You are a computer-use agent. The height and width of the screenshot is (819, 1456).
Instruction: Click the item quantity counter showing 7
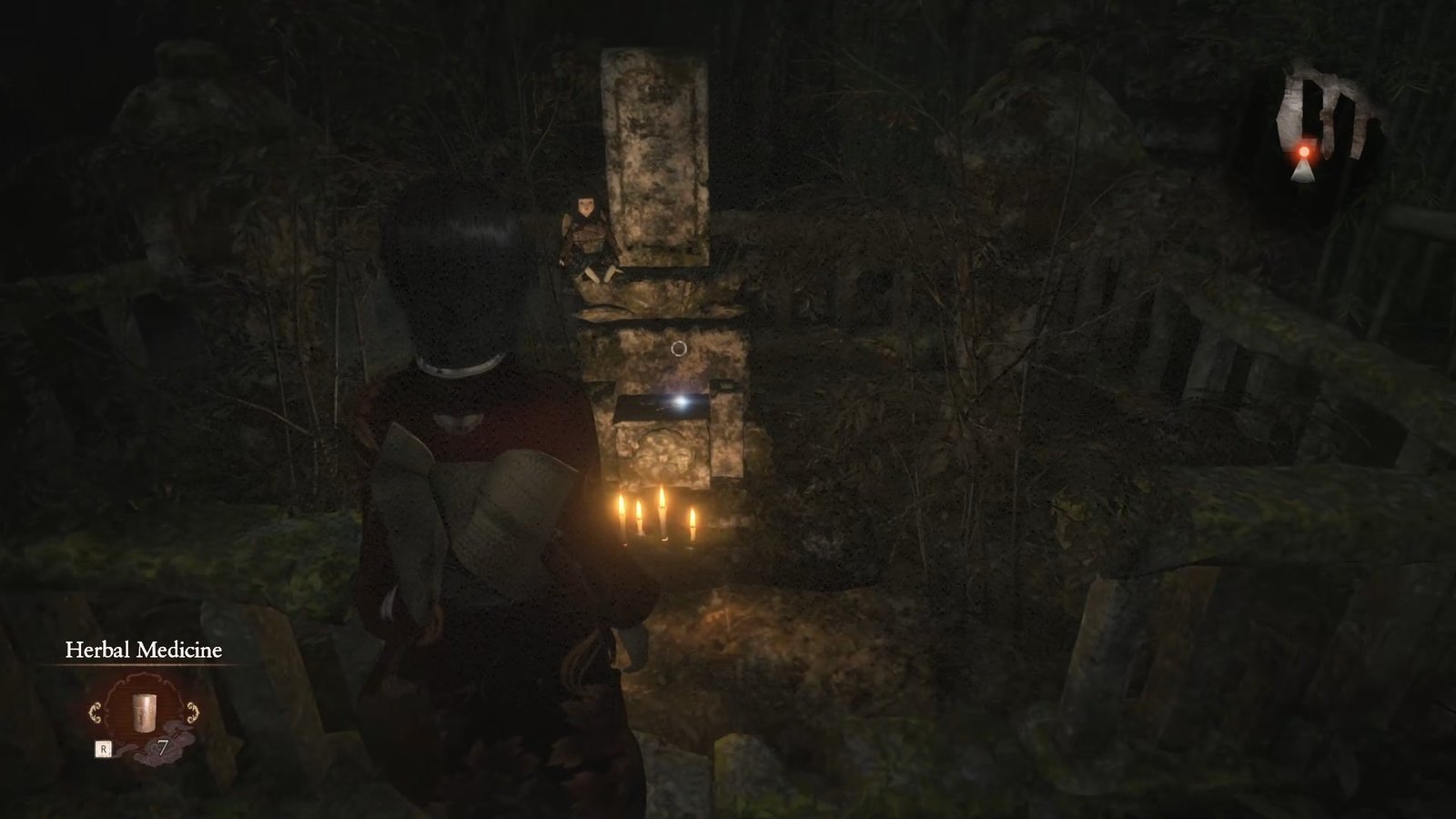click(x=162, y=746)
